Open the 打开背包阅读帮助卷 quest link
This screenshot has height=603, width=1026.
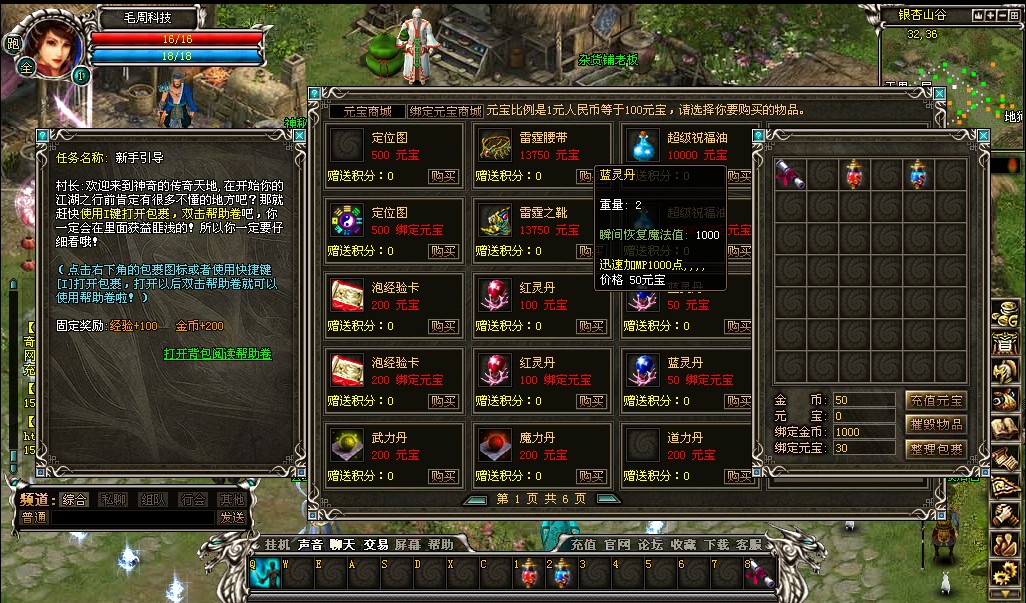point(218,354)
